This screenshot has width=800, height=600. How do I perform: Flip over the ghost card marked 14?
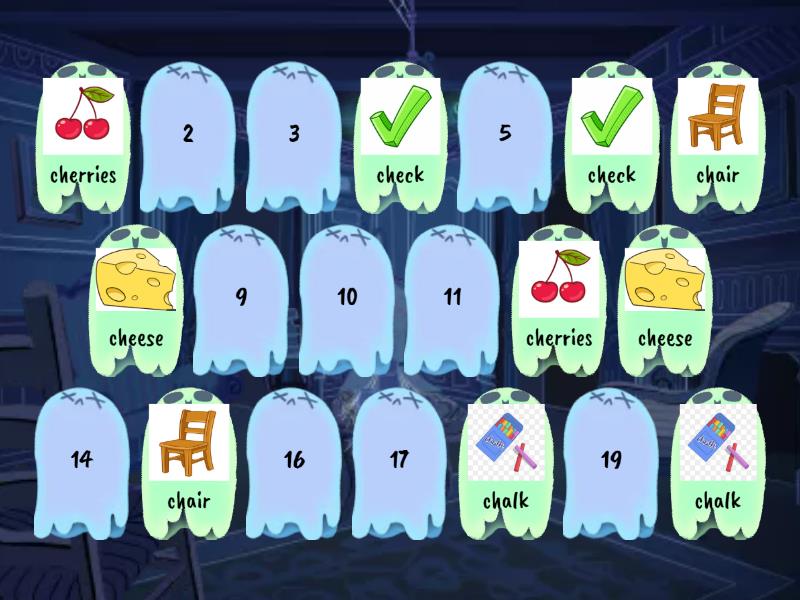pyautogui.click(x=82, y=460)
